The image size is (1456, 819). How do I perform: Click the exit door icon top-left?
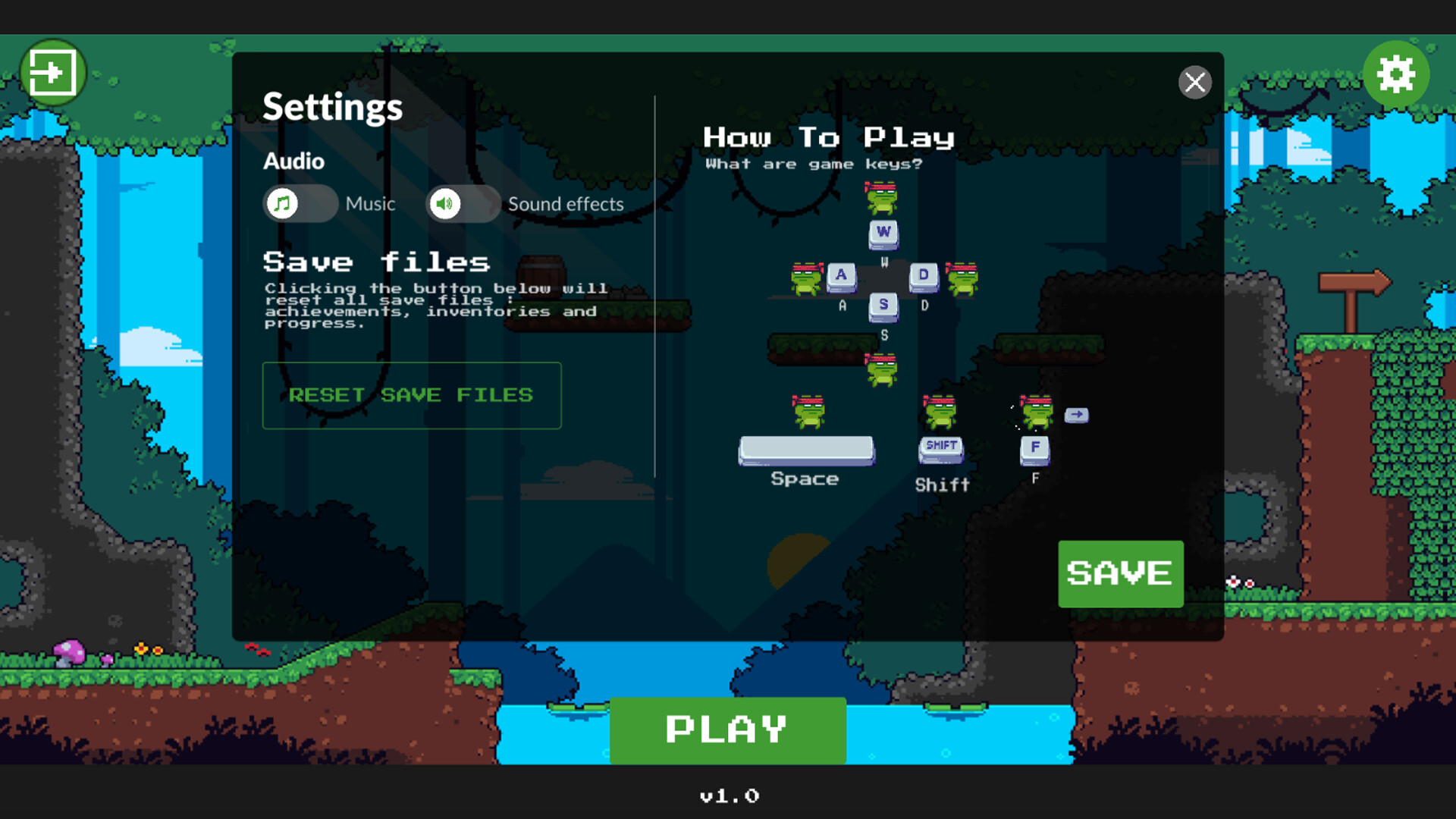point(53,73)
